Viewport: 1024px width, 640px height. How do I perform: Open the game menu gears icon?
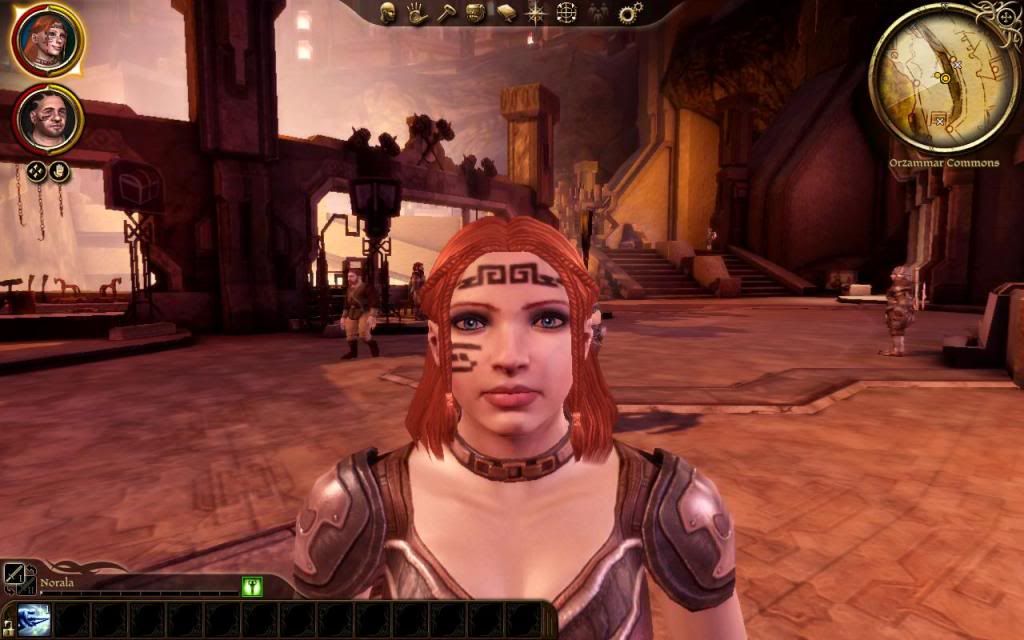630,13
